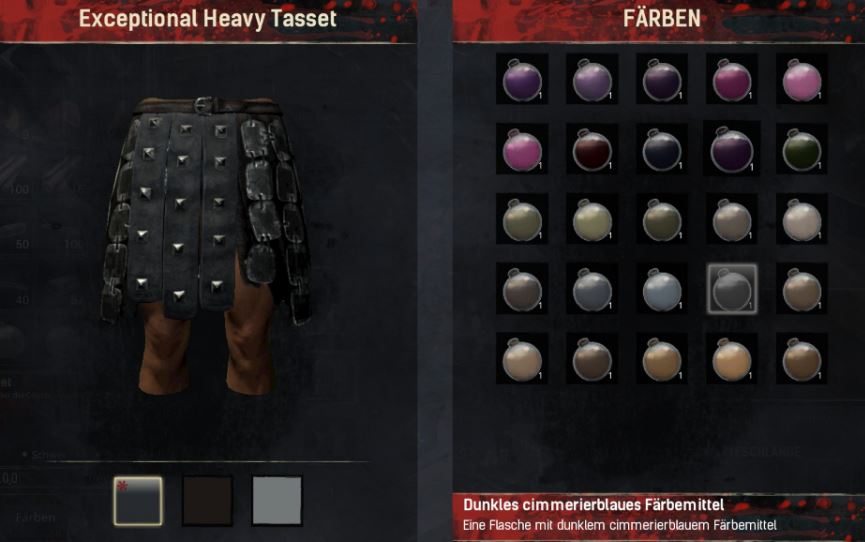Click the highlighted dark Cimmerian blue dye
865x542 pixels.
click(731, 290)
